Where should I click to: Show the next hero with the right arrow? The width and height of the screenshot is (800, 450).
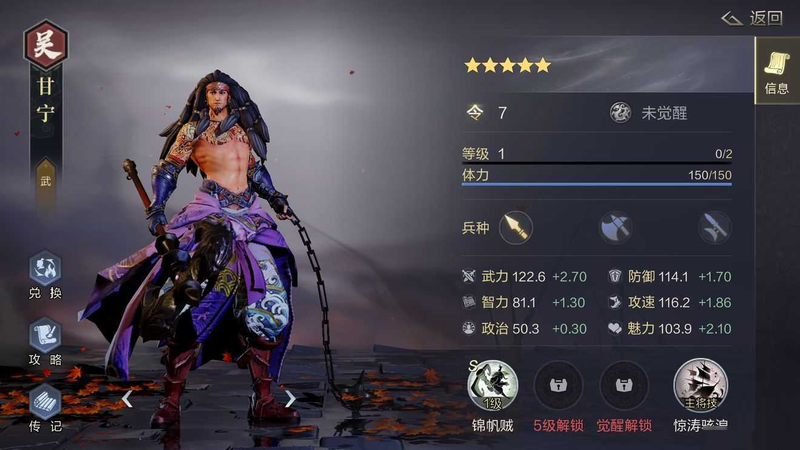tap(290, 399)
